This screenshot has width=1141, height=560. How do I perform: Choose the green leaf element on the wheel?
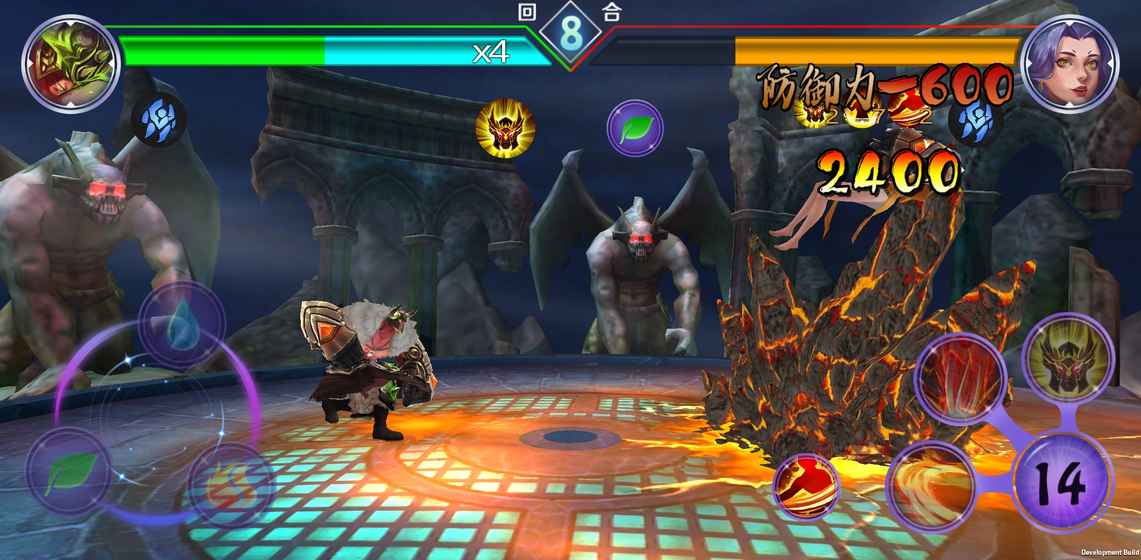[69, 472]
